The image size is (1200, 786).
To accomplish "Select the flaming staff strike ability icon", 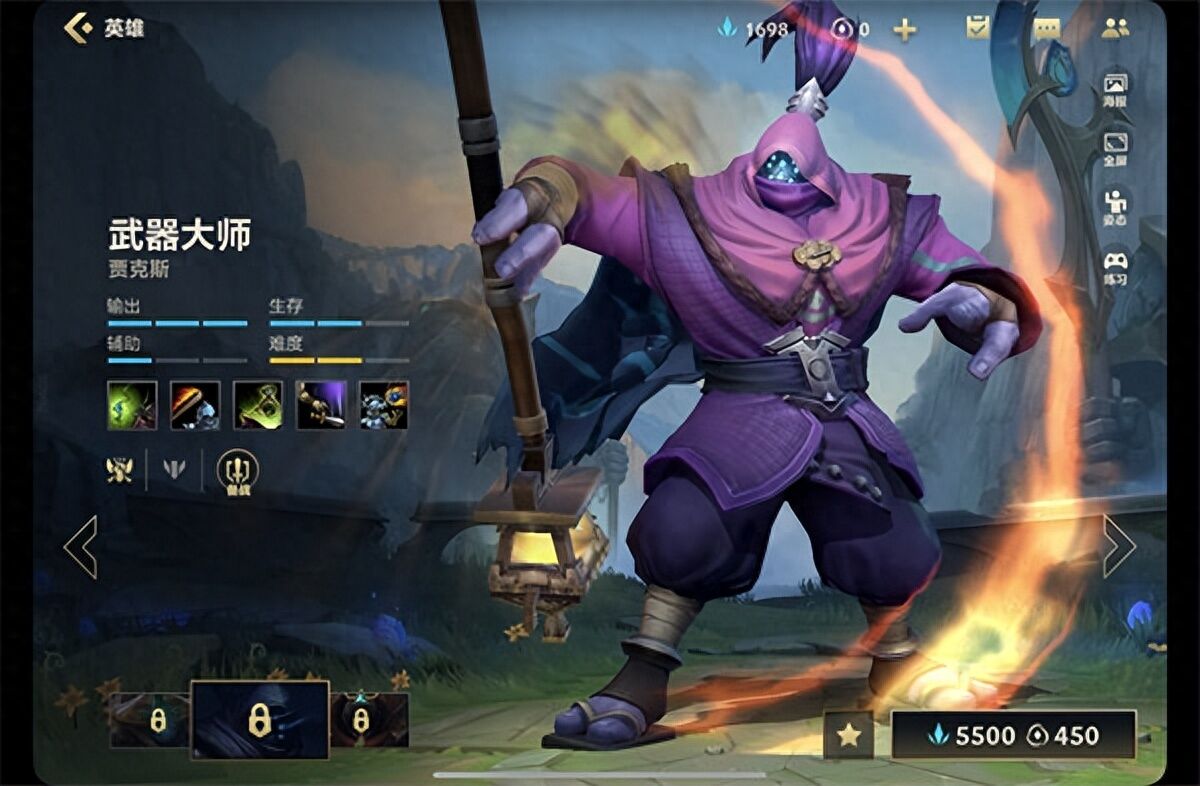I will coord(195,405).
